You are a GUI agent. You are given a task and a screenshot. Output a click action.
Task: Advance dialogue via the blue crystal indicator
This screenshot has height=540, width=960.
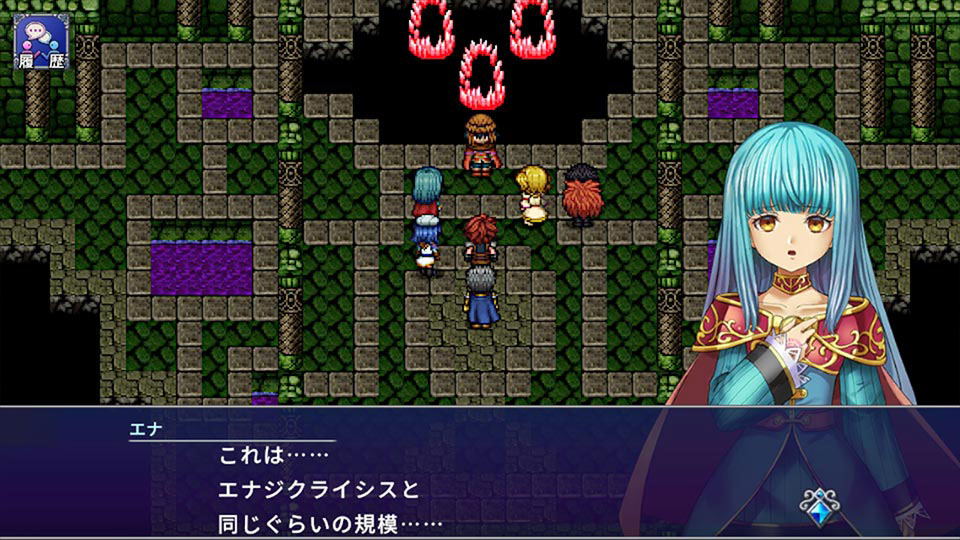pos(821,505)
